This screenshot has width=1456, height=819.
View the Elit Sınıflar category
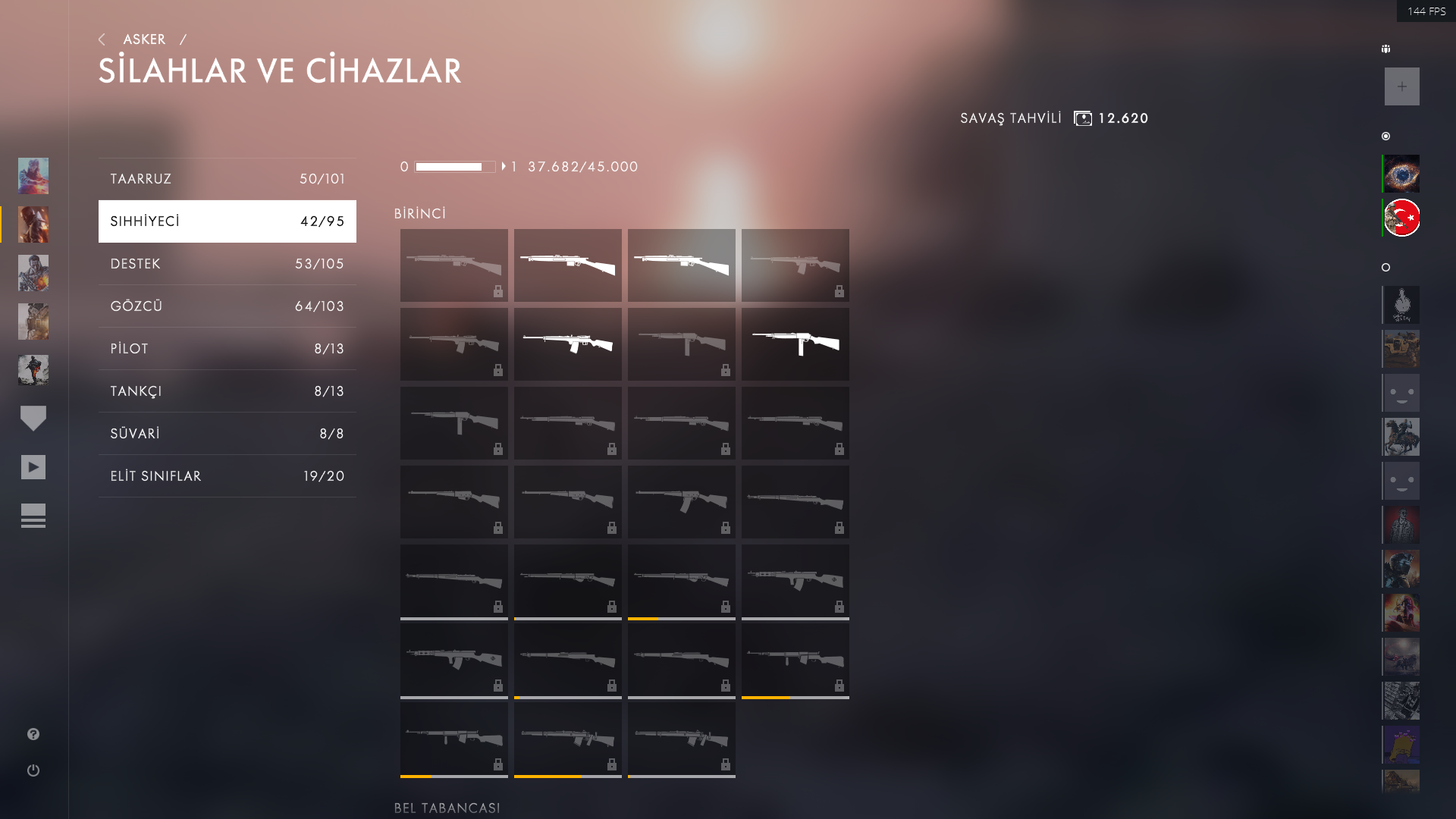coord(227,476)
